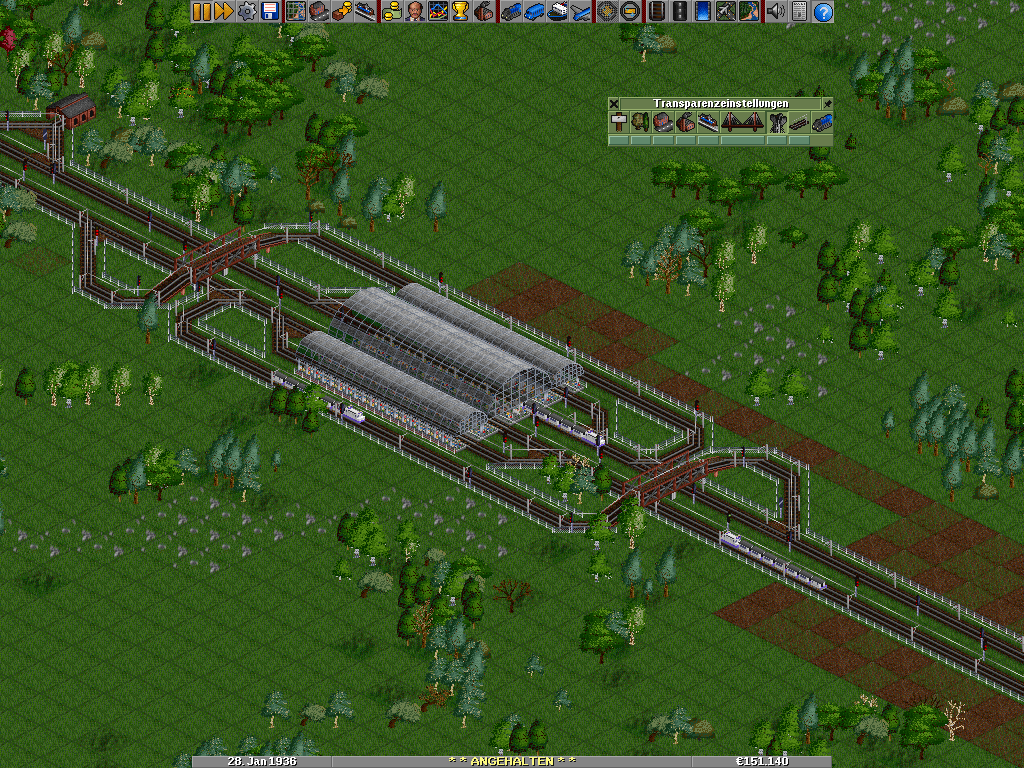Pin the Transparenzeinstellungen window in place
Image resolution: width=1024 pixels, height=768 pixels.
point(827,103)
